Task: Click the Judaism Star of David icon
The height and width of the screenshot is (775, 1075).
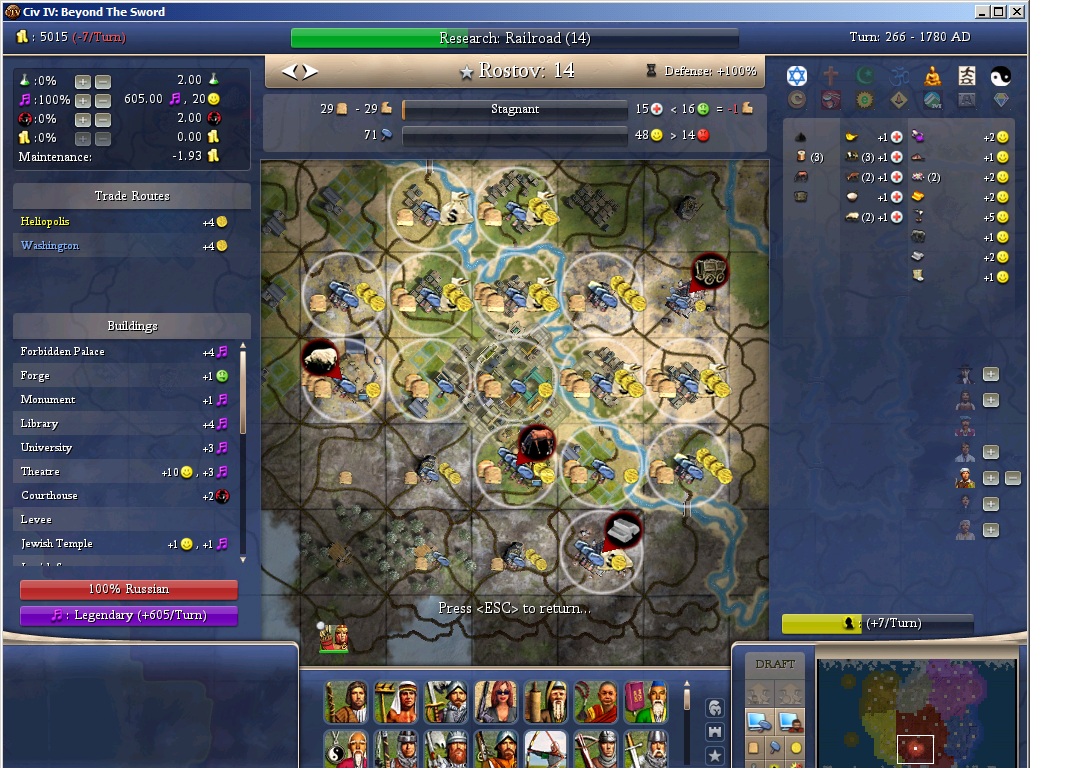Action: click(x=796, y=76)
